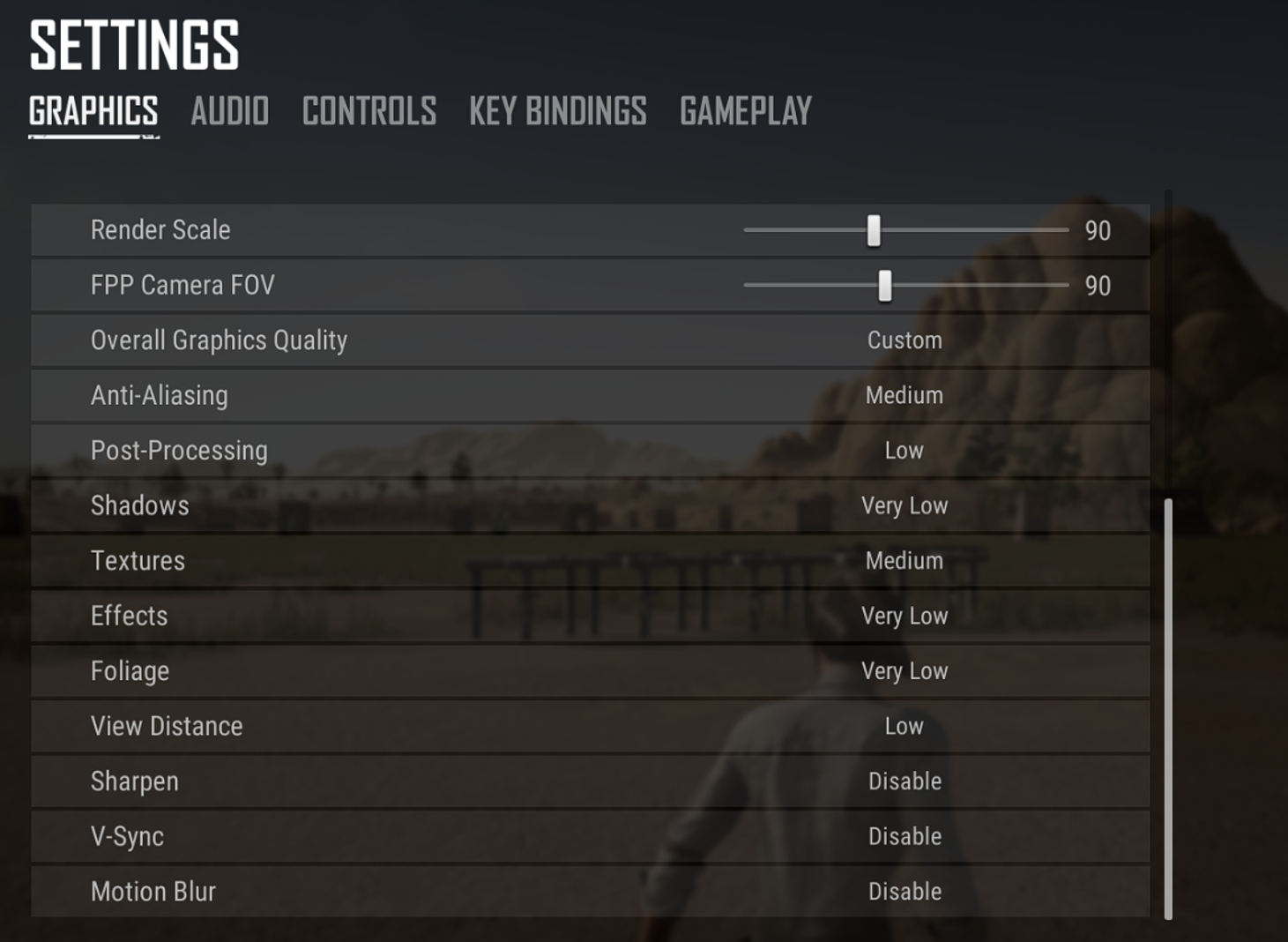Enable the Sharpen option
This screenshot has height=942, width=1288.
click(x=905, y=781)
